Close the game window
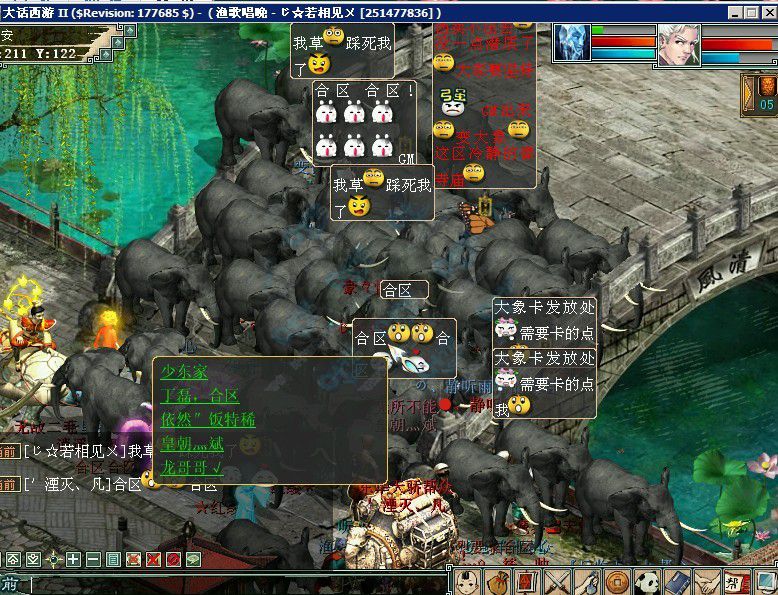Viewport: 778px width, 595px height. pyautogui.click(x=766, y=12)
